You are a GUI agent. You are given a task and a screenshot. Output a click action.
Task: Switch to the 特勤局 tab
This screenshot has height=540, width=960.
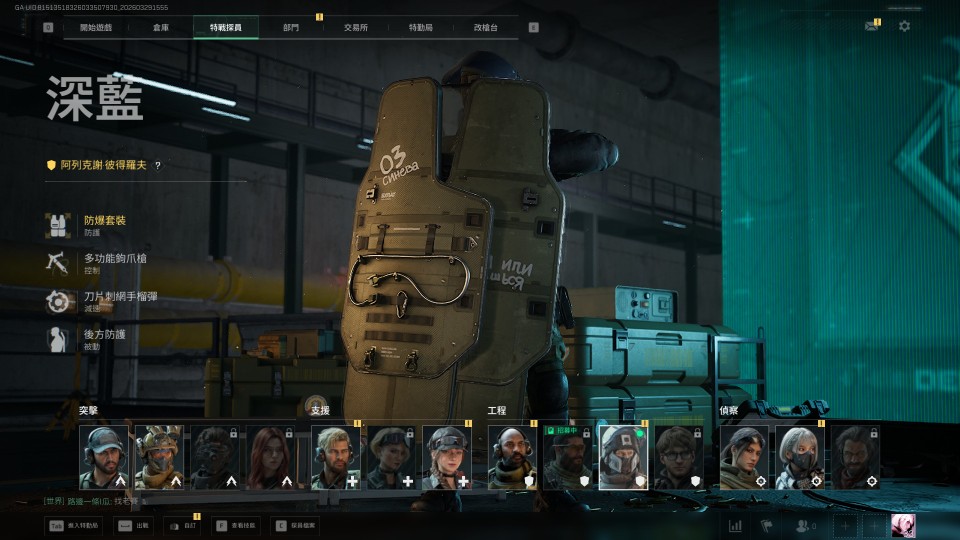click(x=421, y=27)
